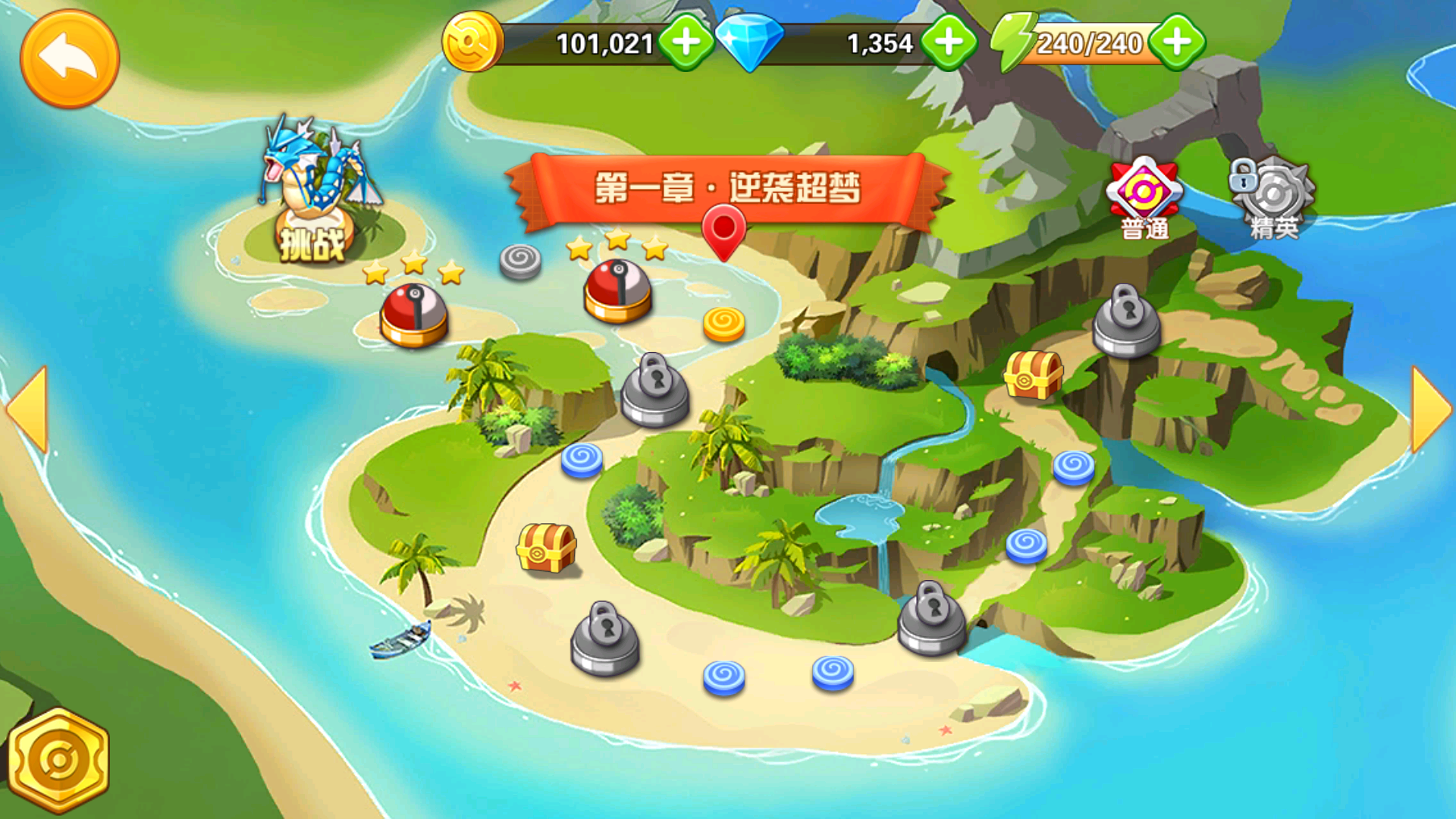The image size is (1456, 819).
Task: Open the treasure chest on the beach
Action: [546, 547]
